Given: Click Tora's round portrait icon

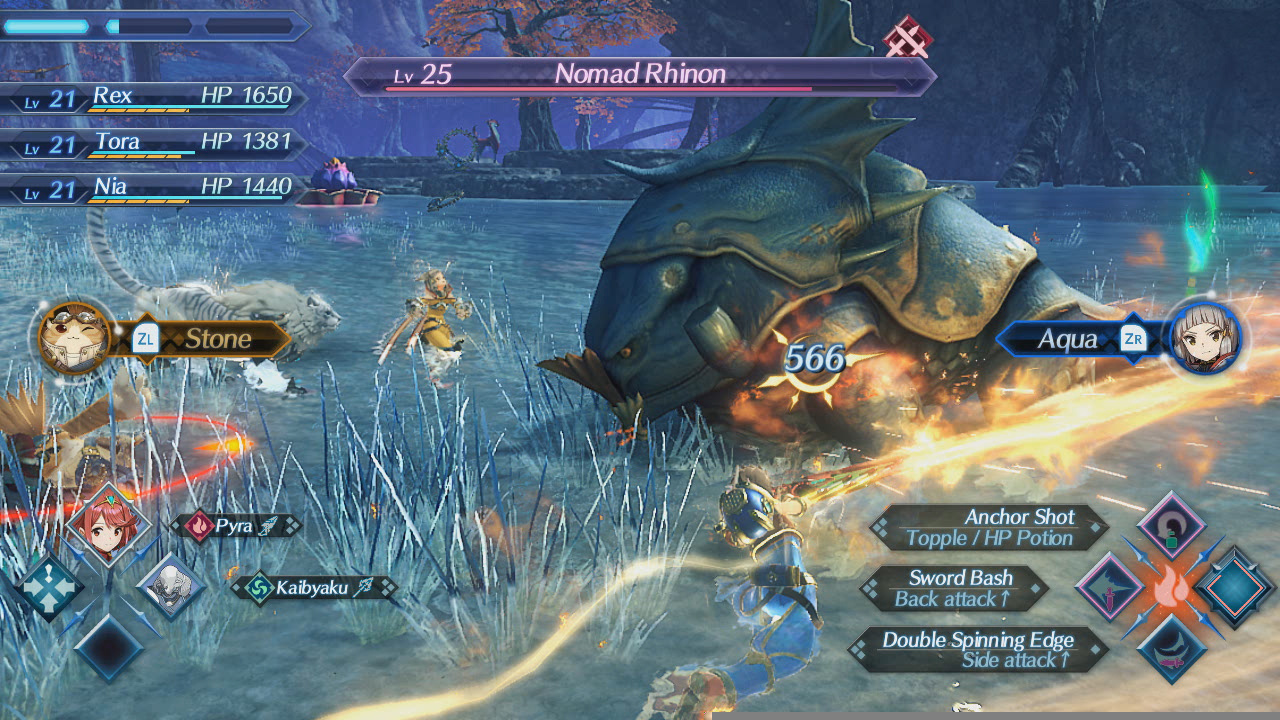Looking at the screenshot, I should coord(74,338).
